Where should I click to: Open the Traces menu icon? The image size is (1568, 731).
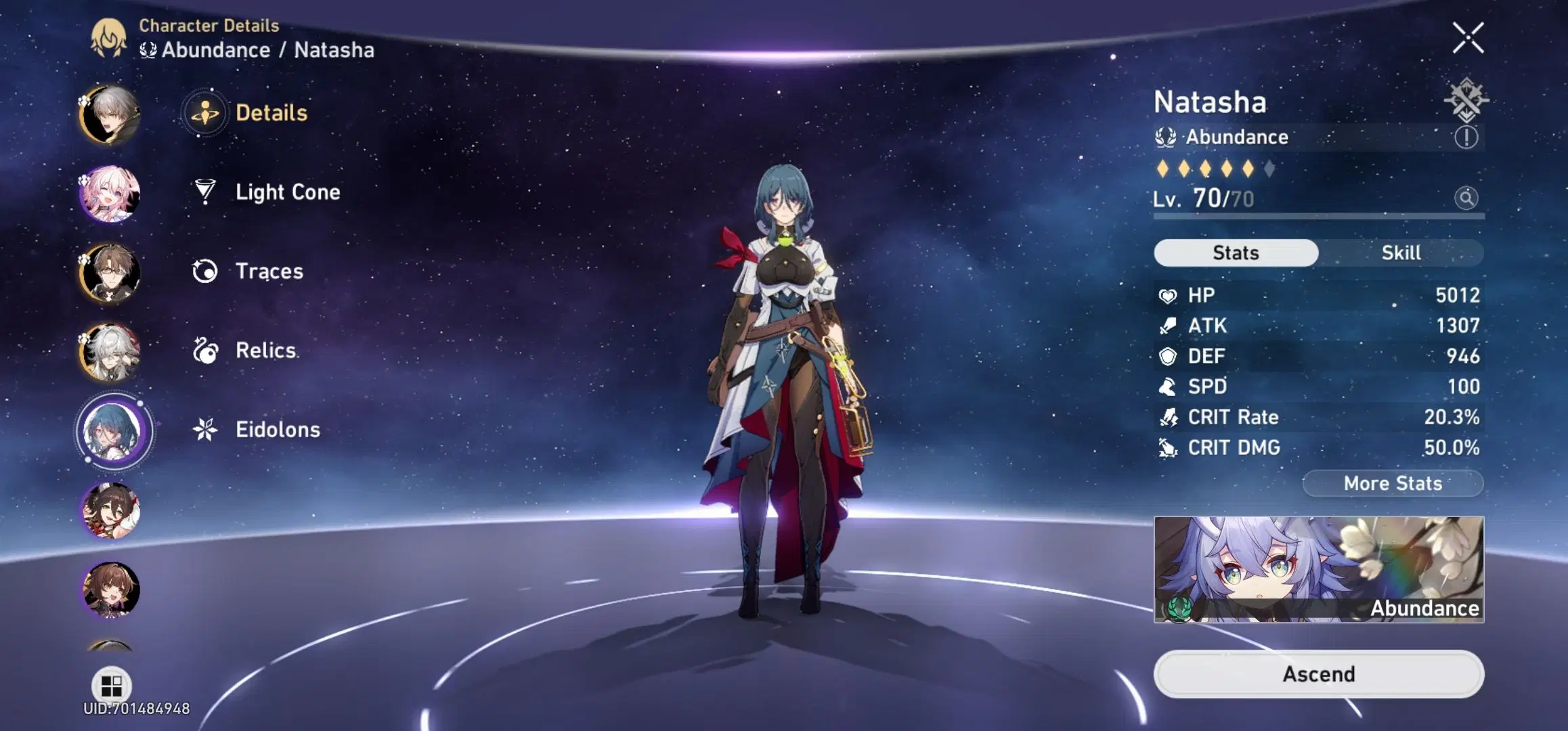point(205,271)
